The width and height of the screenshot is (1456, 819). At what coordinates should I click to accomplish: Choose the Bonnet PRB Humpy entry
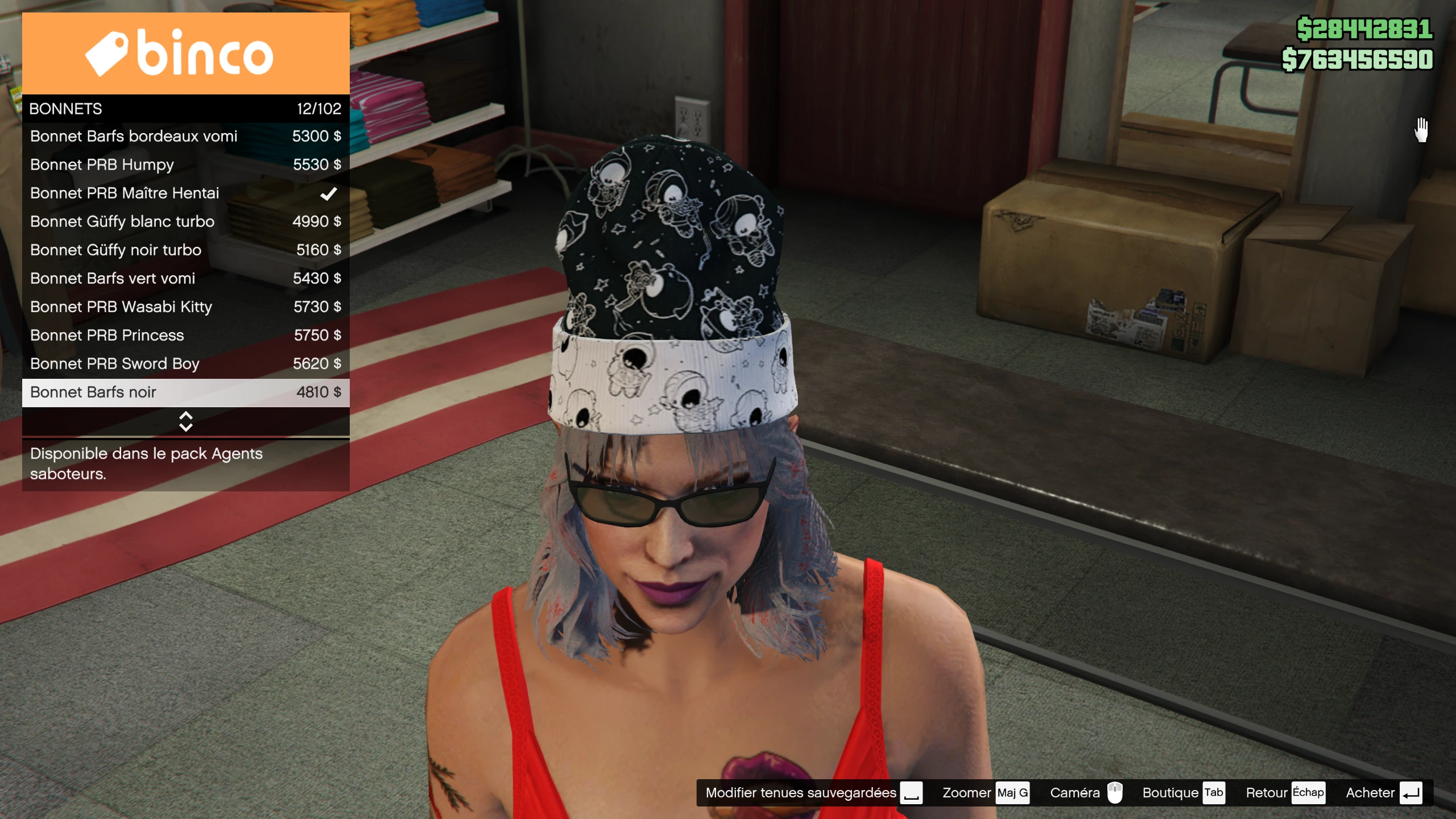[185, 165]
